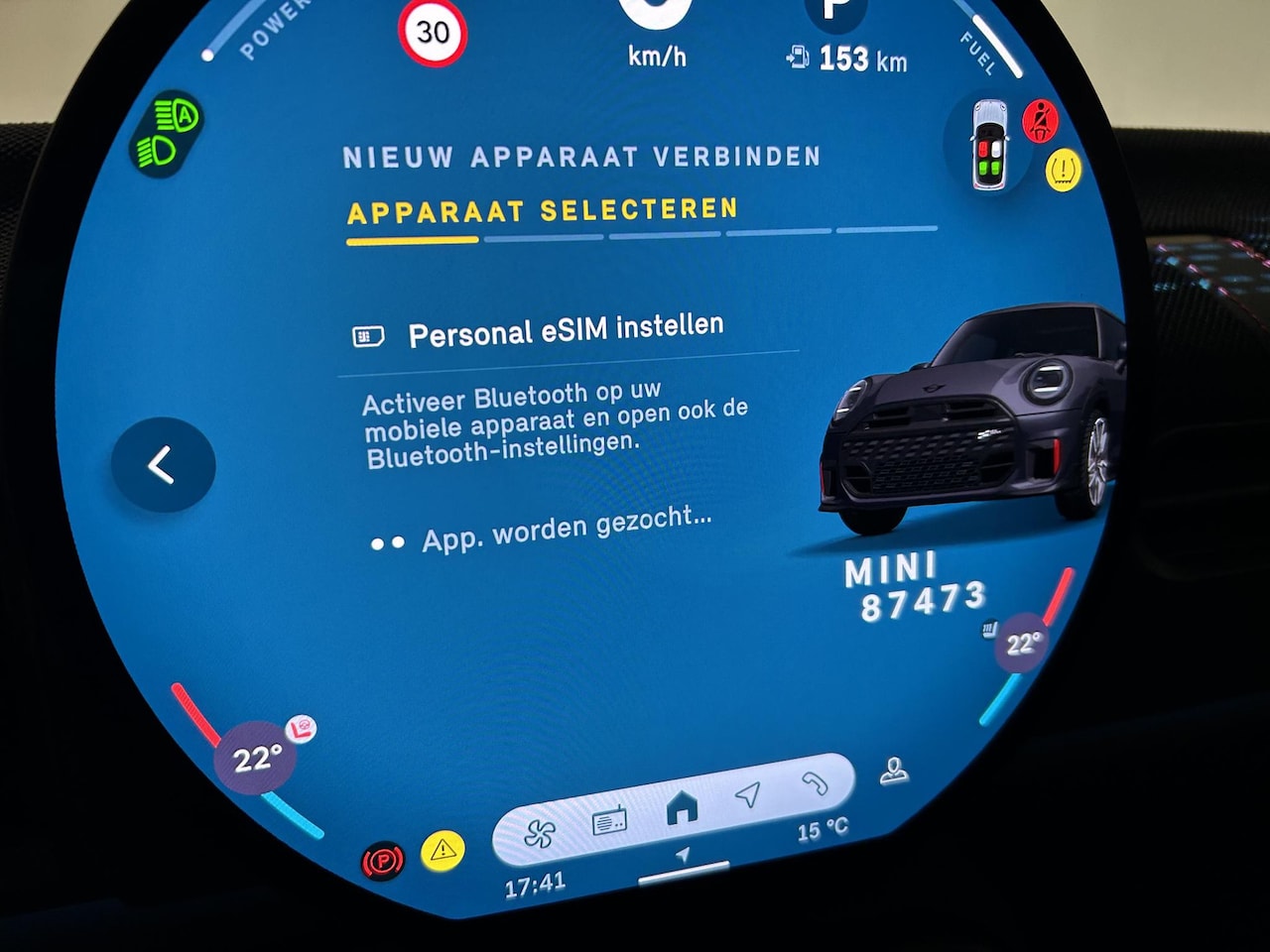This screenshot has width=1270, height=952.
Task: Open navigation from the arrow icon
Action: pos(748,794)
